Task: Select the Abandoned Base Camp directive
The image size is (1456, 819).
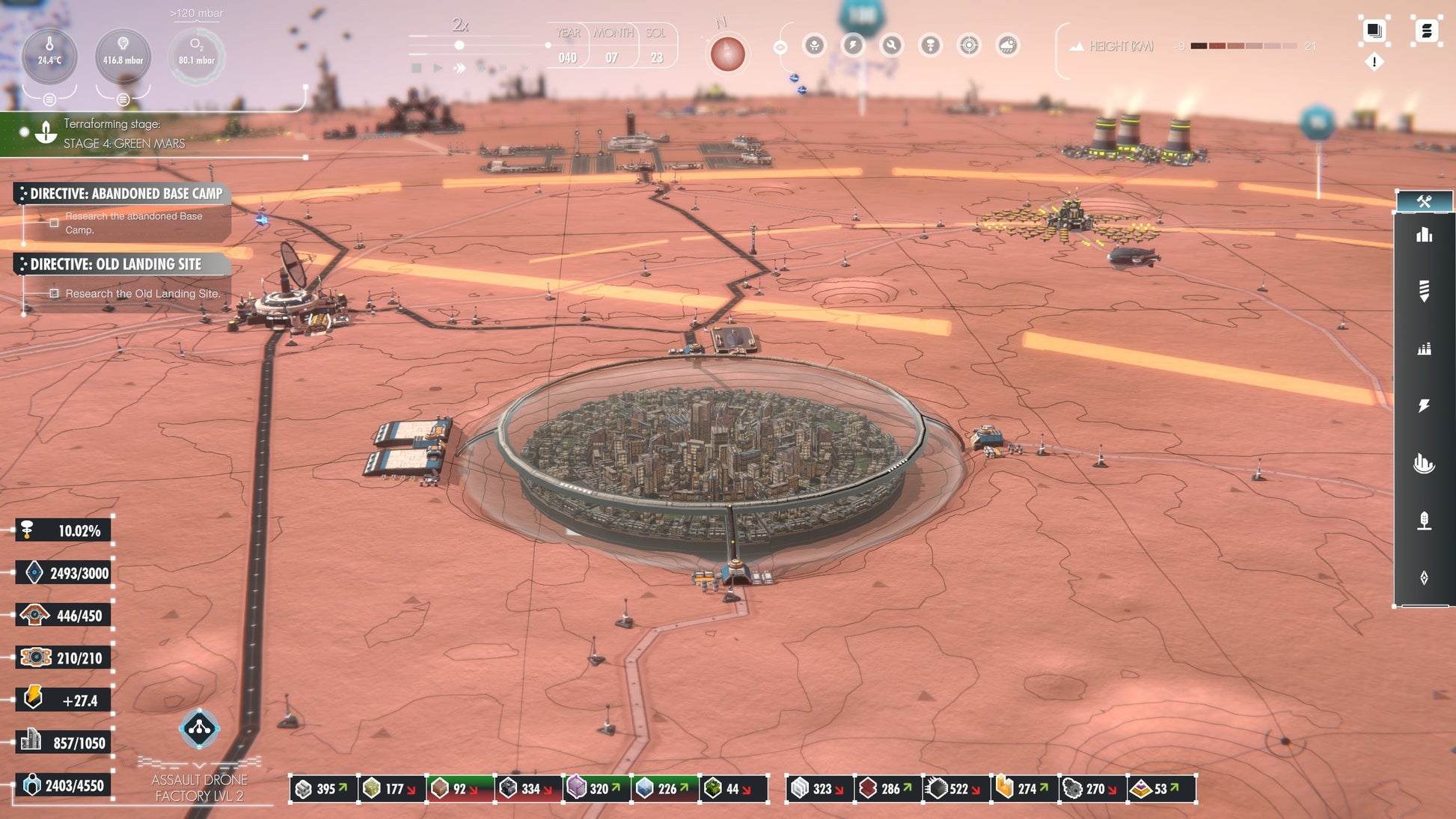Action: (x=126, y=194)
